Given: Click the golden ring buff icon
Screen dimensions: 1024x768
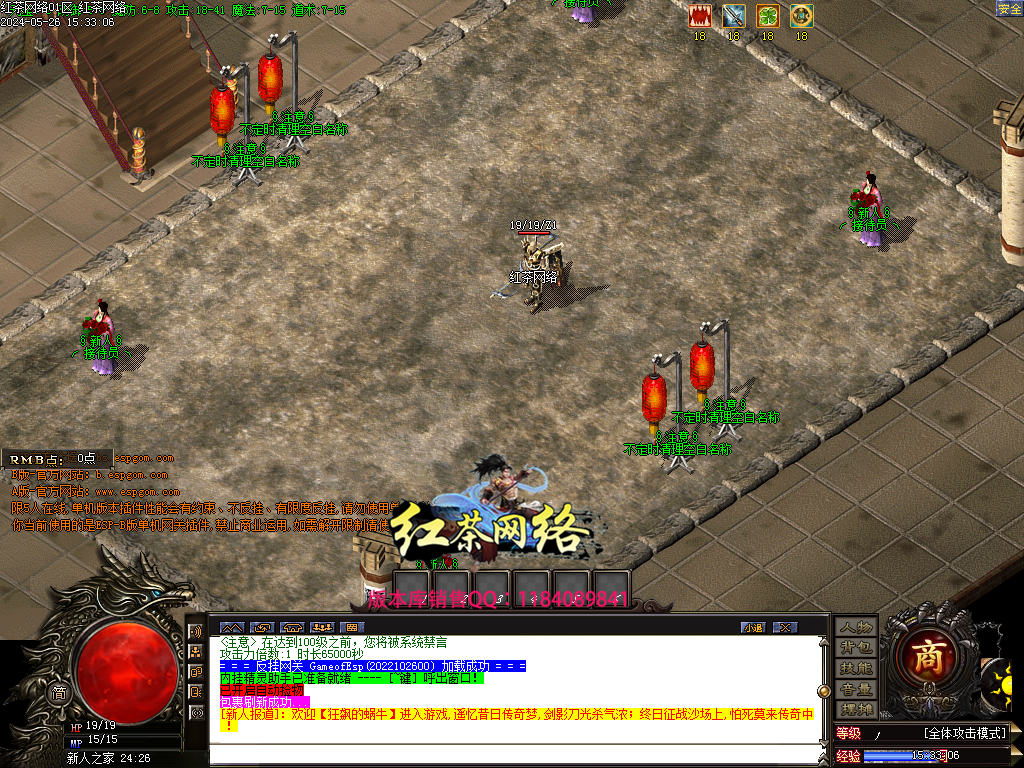Looking at the screenshot, I should coord(801,16).
